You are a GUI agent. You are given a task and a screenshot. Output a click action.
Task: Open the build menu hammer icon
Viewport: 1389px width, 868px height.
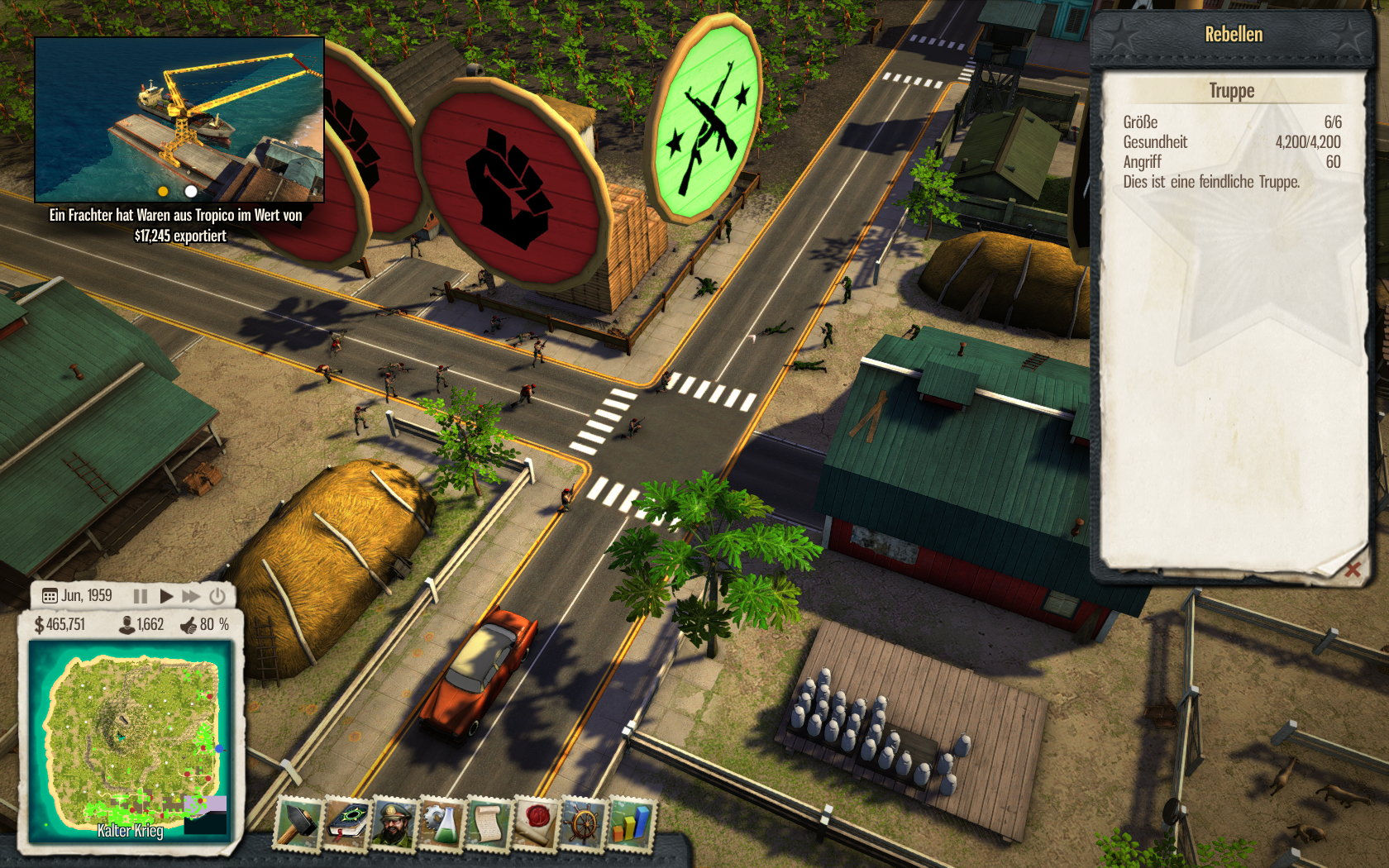(x=298, y=823)
